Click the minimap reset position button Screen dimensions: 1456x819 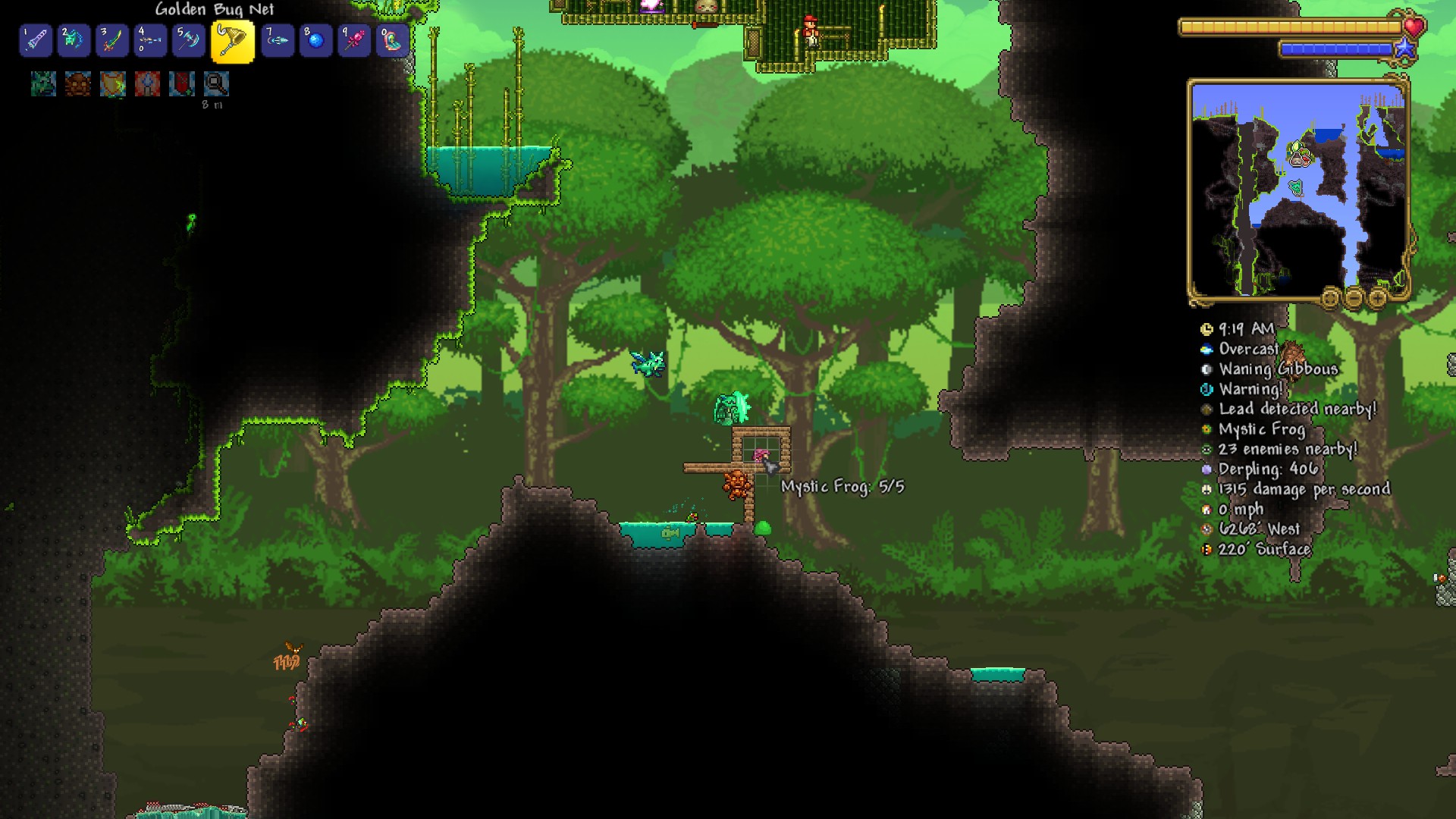pyautogui.click(x=1330, y=299)
